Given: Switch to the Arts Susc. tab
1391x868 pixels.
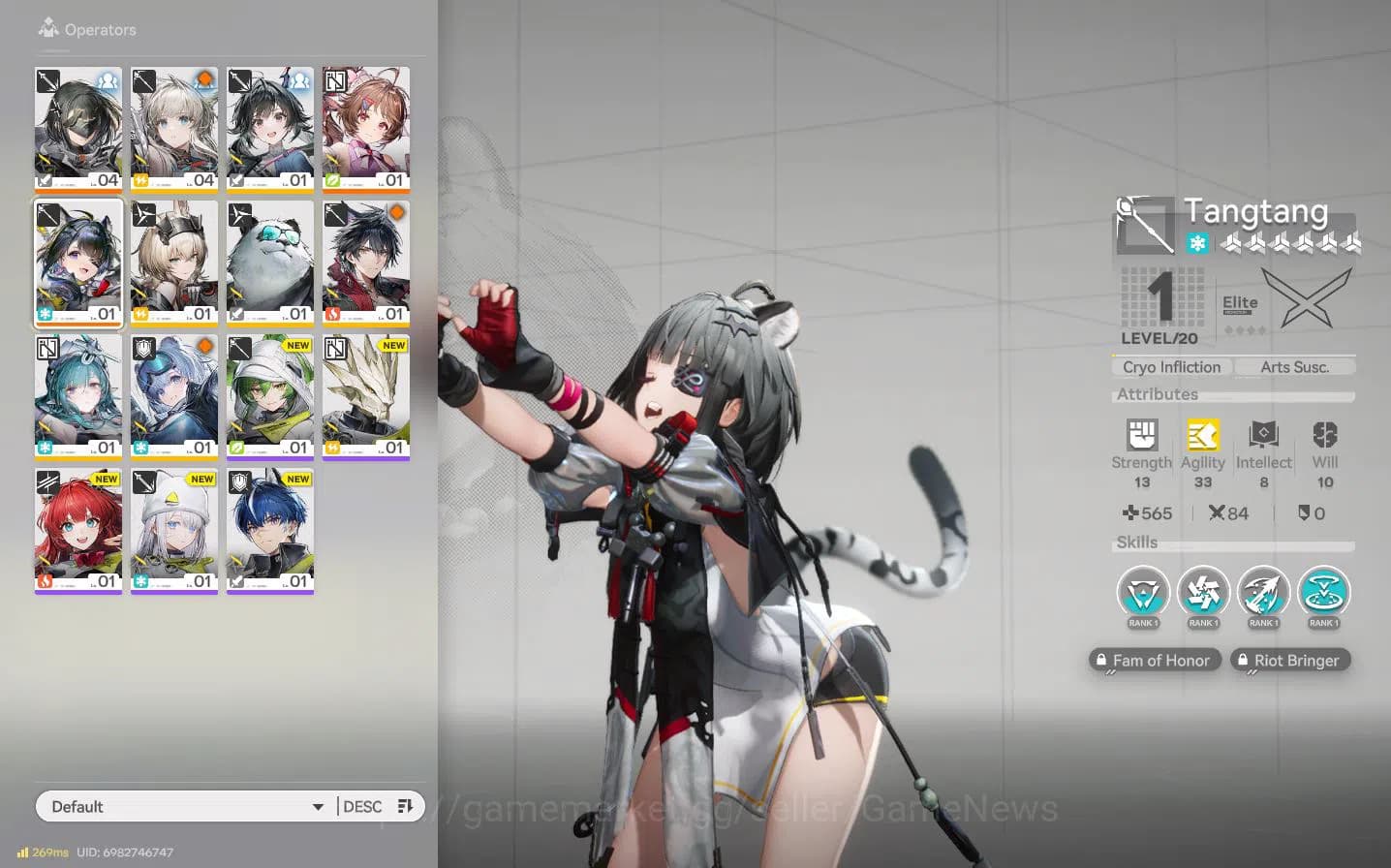Looking at the screenshot, I should click(x=1294, y=366).
